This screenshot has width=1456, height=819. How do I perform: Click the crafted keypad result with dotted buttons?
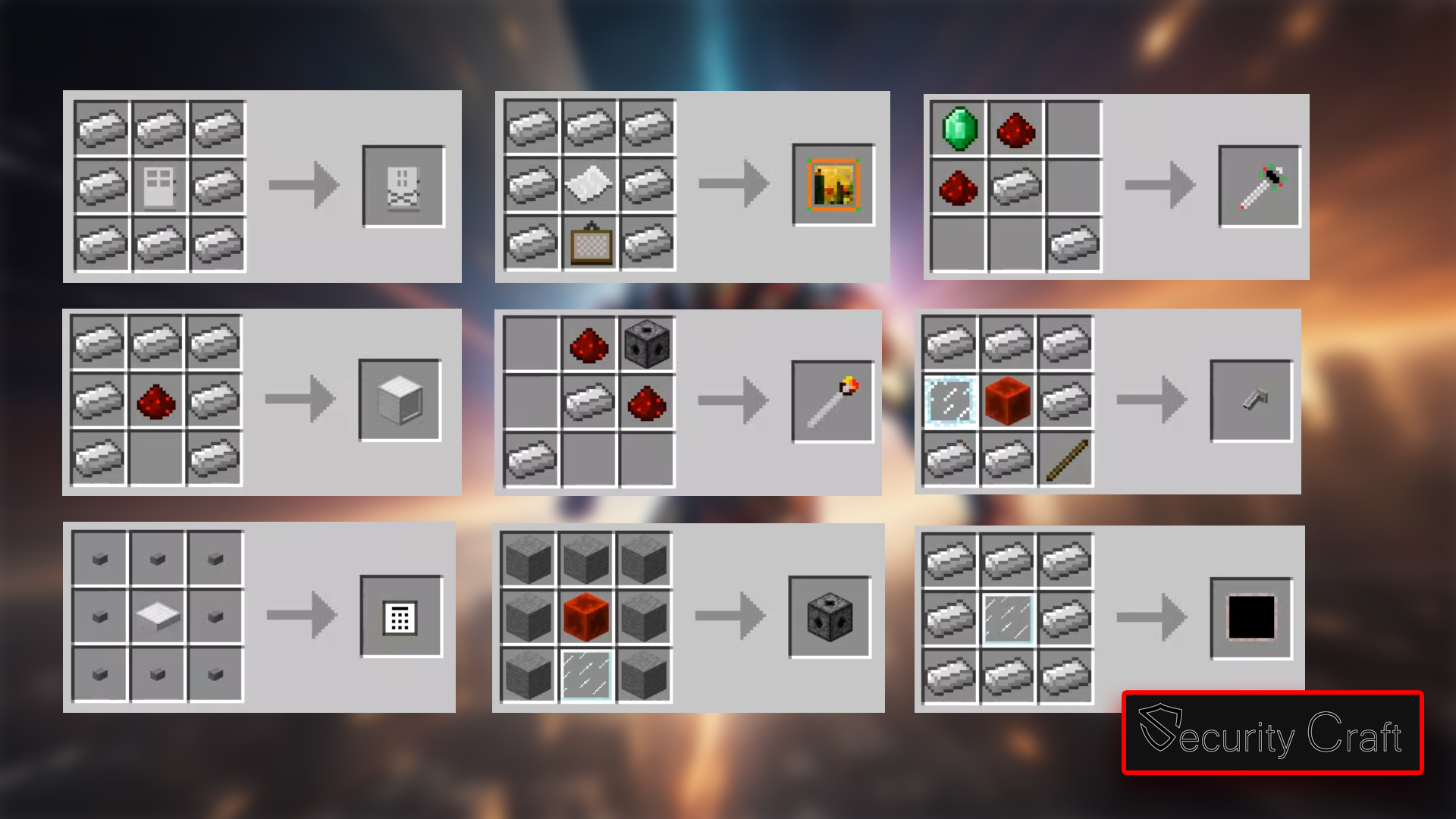click(402, 617)
